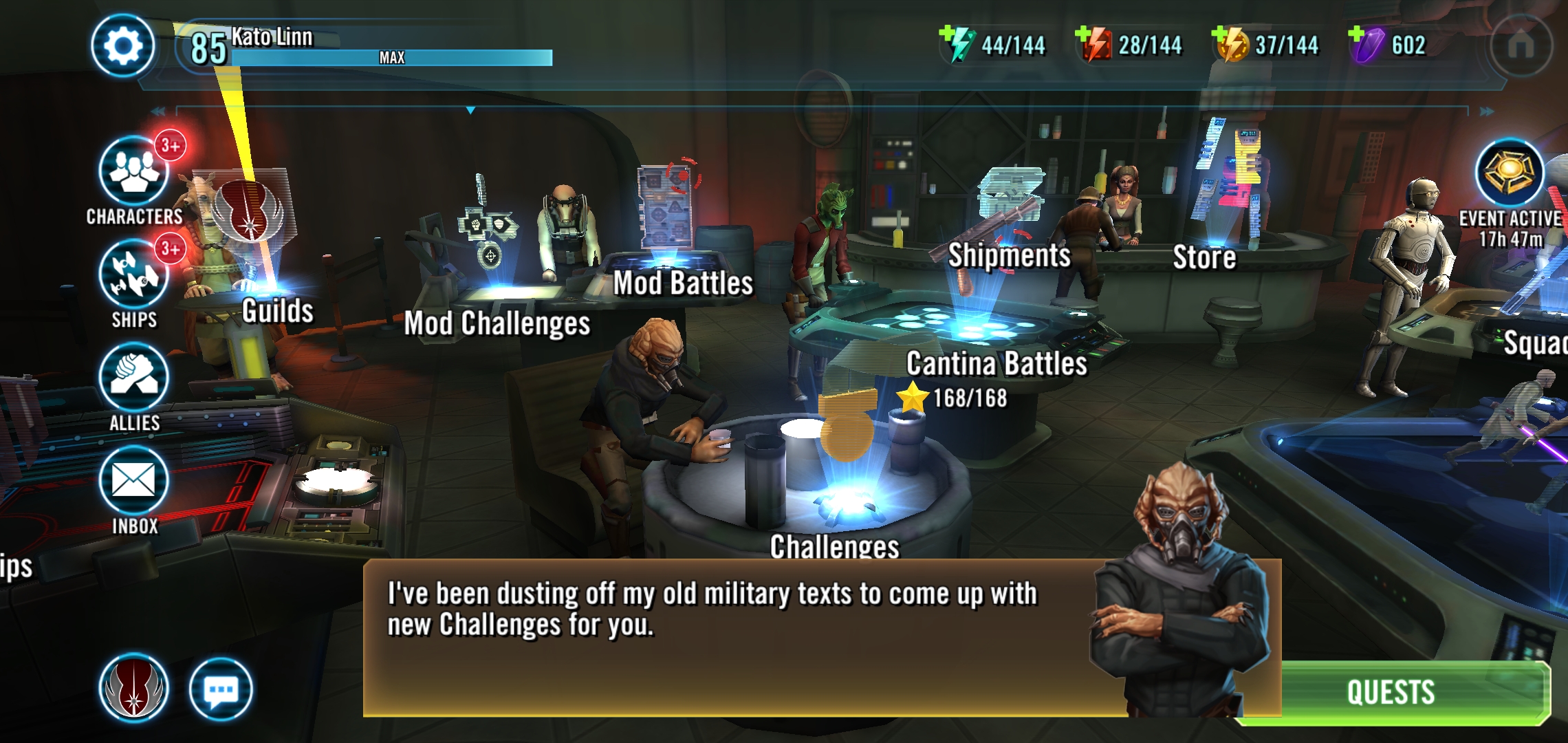This screenshot has height=743, width=1568.
Task: Go to the Ships menu
Action: pos(134,275)
